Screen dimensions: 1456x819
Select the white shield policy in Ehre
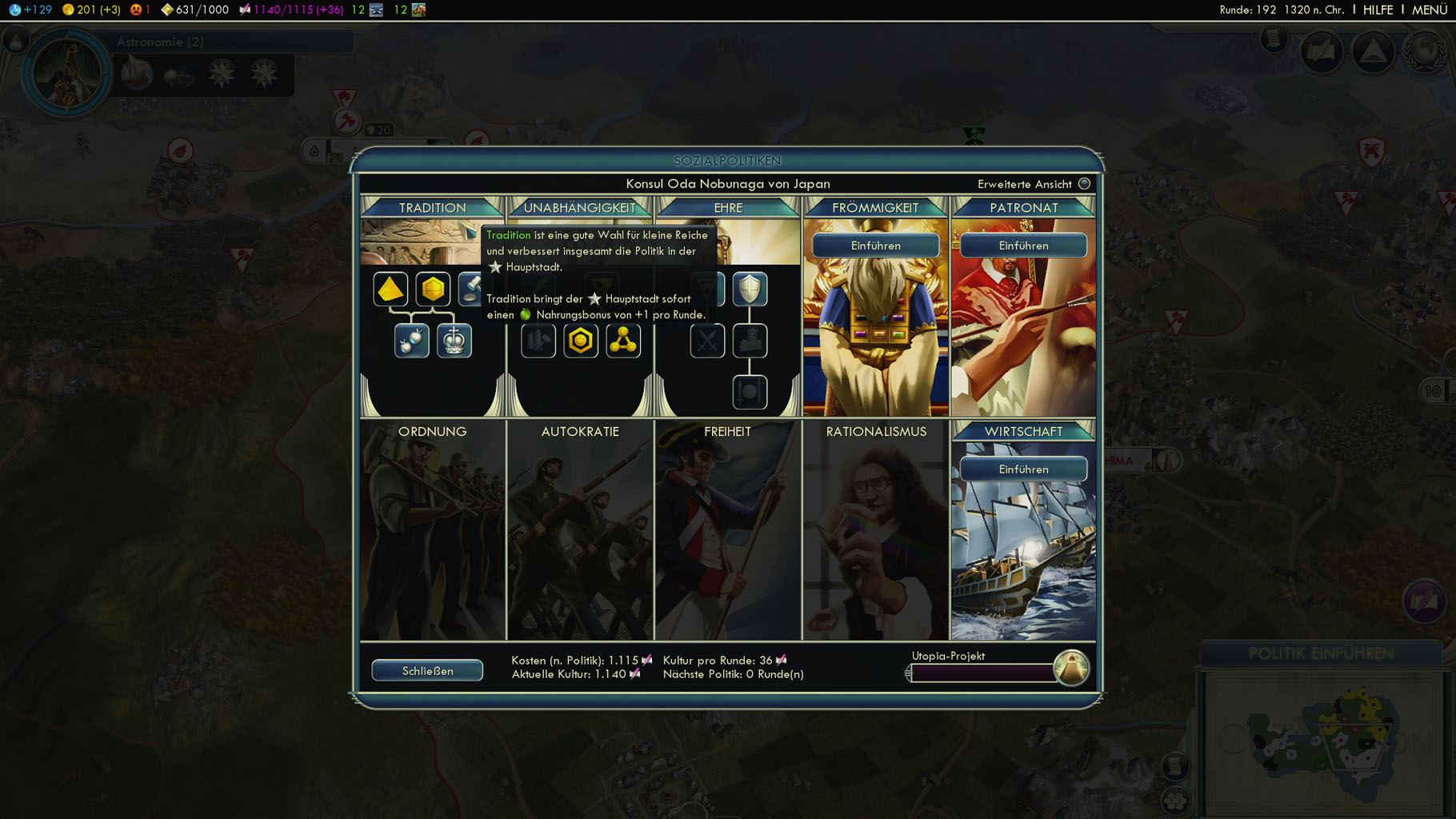click(x=750, y=289)
